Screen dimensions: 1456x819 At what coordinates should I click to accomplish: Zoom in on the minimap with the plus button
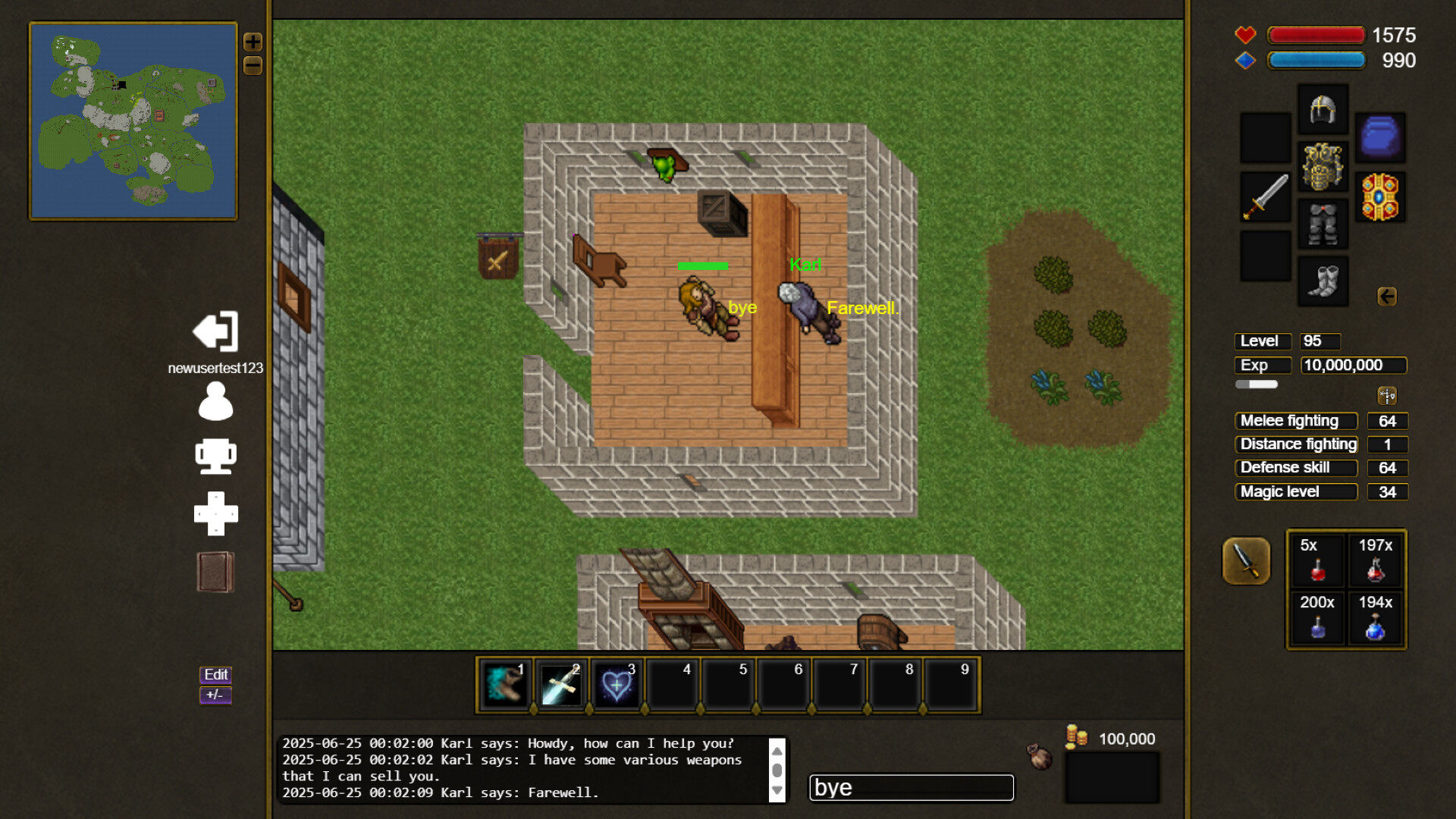[253, 42]
